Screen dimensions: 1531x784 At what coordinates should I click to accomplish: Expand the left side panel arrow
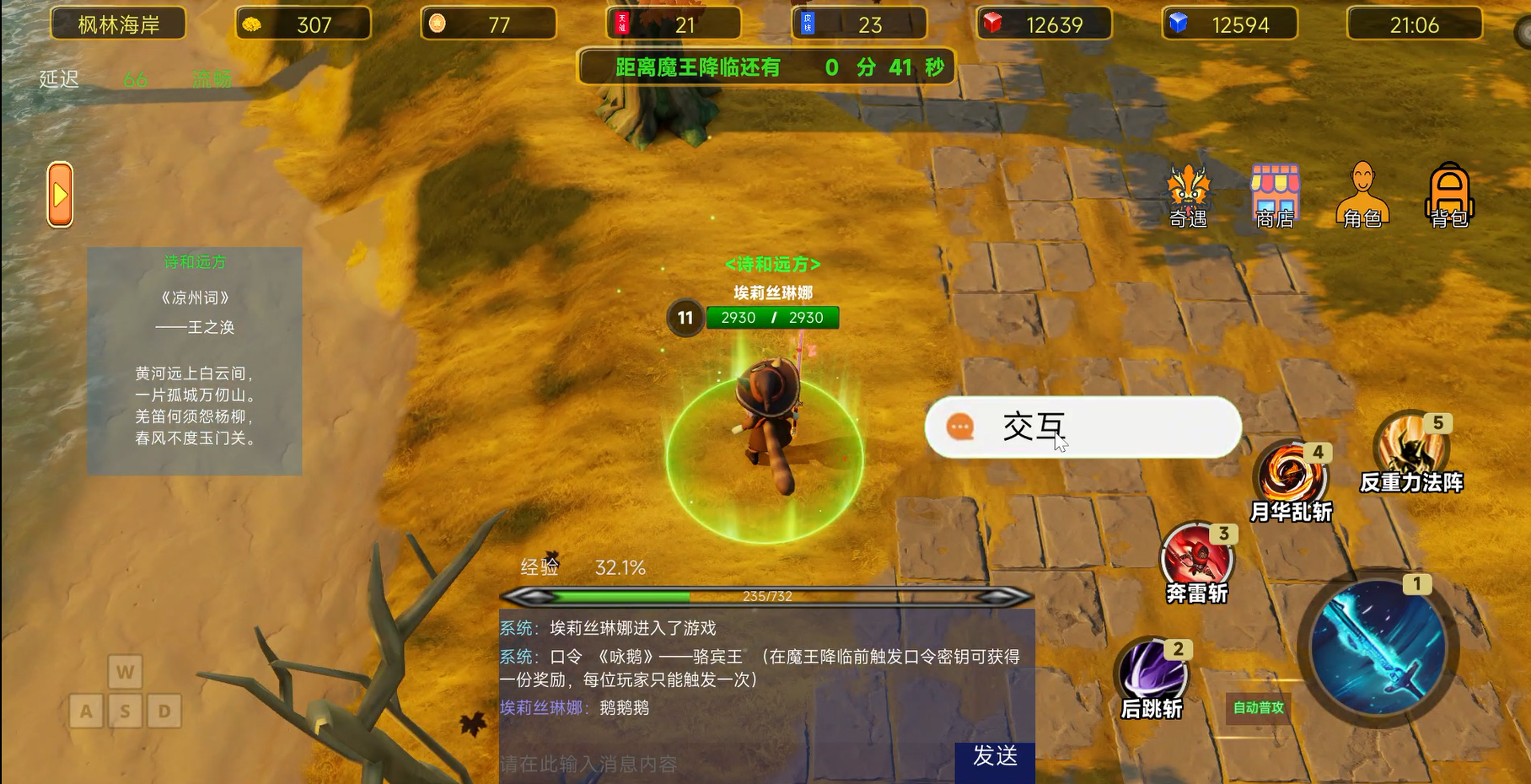pyautogui.click(x=59, y=195)
